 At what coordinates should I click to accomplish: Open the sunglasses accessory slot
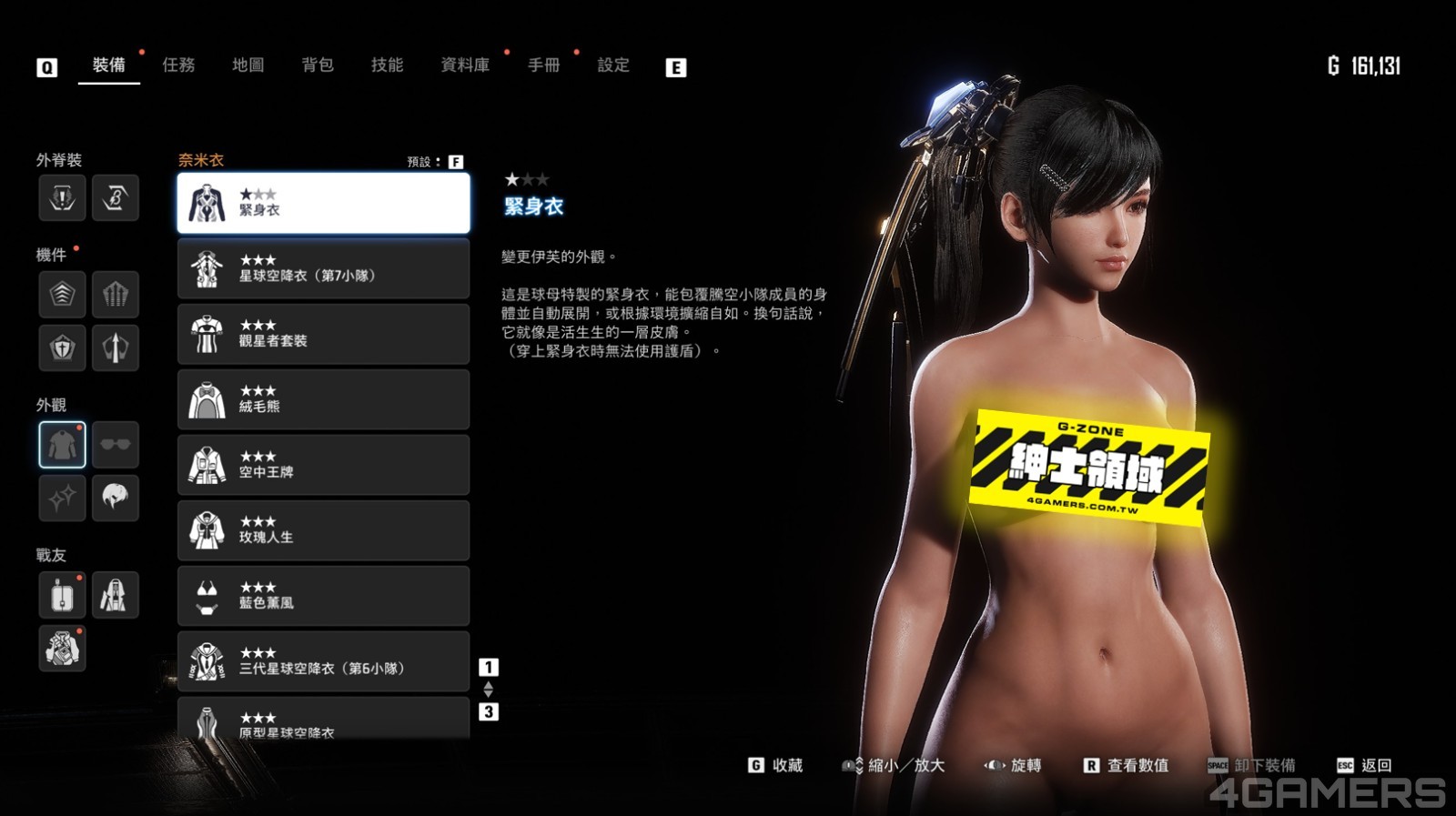[x=115, y=445]
